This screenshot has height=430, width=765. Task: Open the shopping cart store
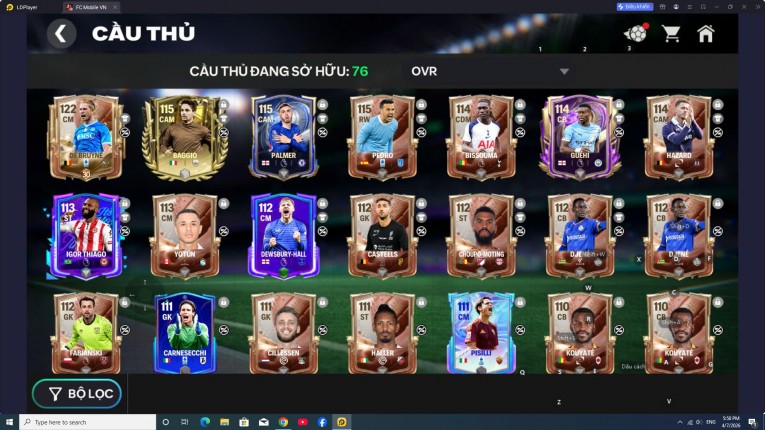(x=671, y=34)
